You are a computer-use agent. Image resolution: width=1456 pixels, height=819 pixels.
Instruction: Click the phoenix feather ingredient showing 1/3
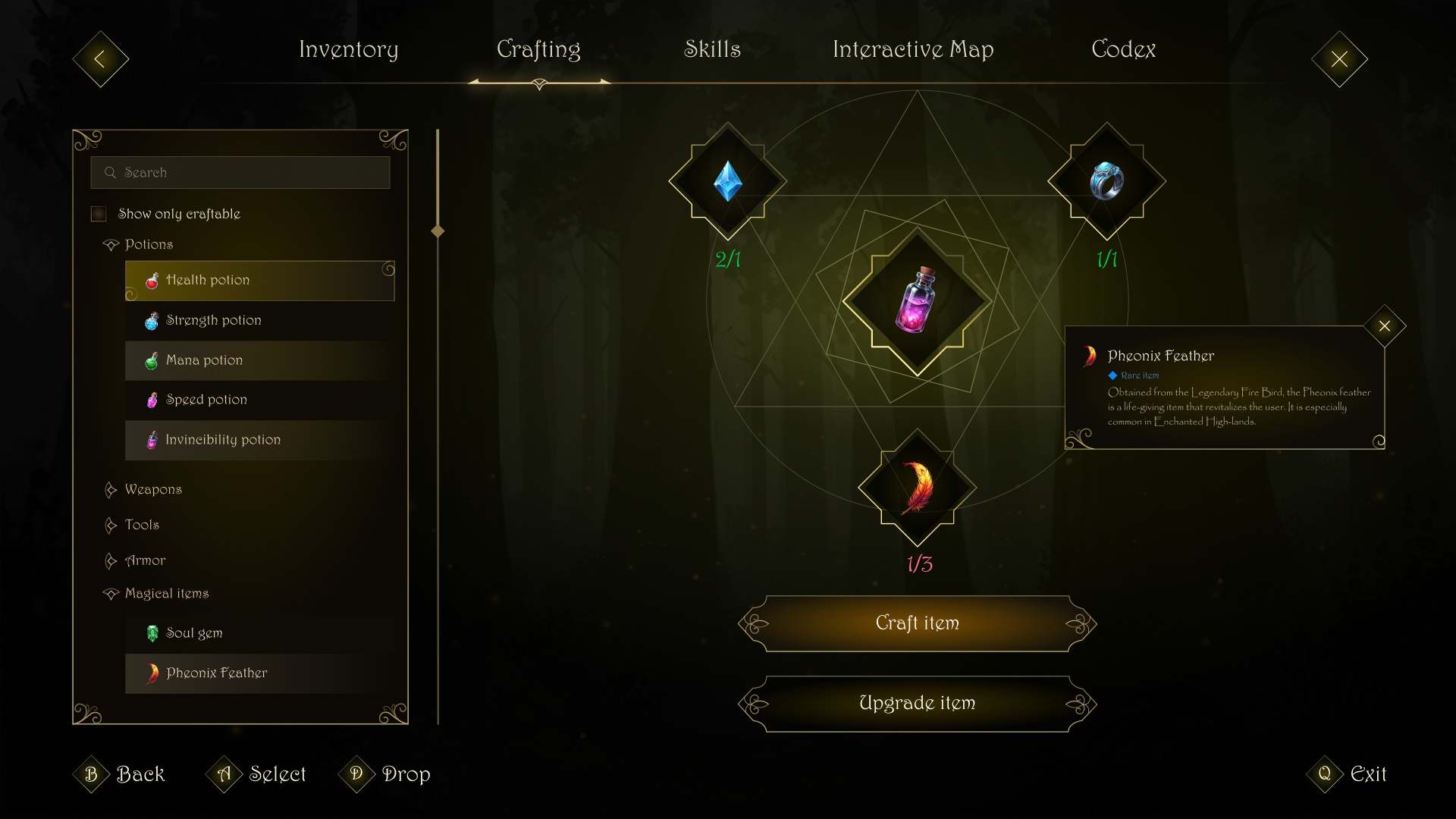coord(916,489)
